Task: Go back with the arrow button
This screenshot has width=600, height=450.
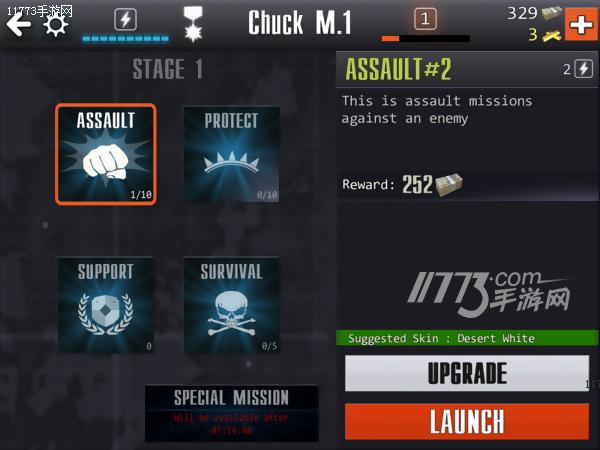Action: click(19, 22)
